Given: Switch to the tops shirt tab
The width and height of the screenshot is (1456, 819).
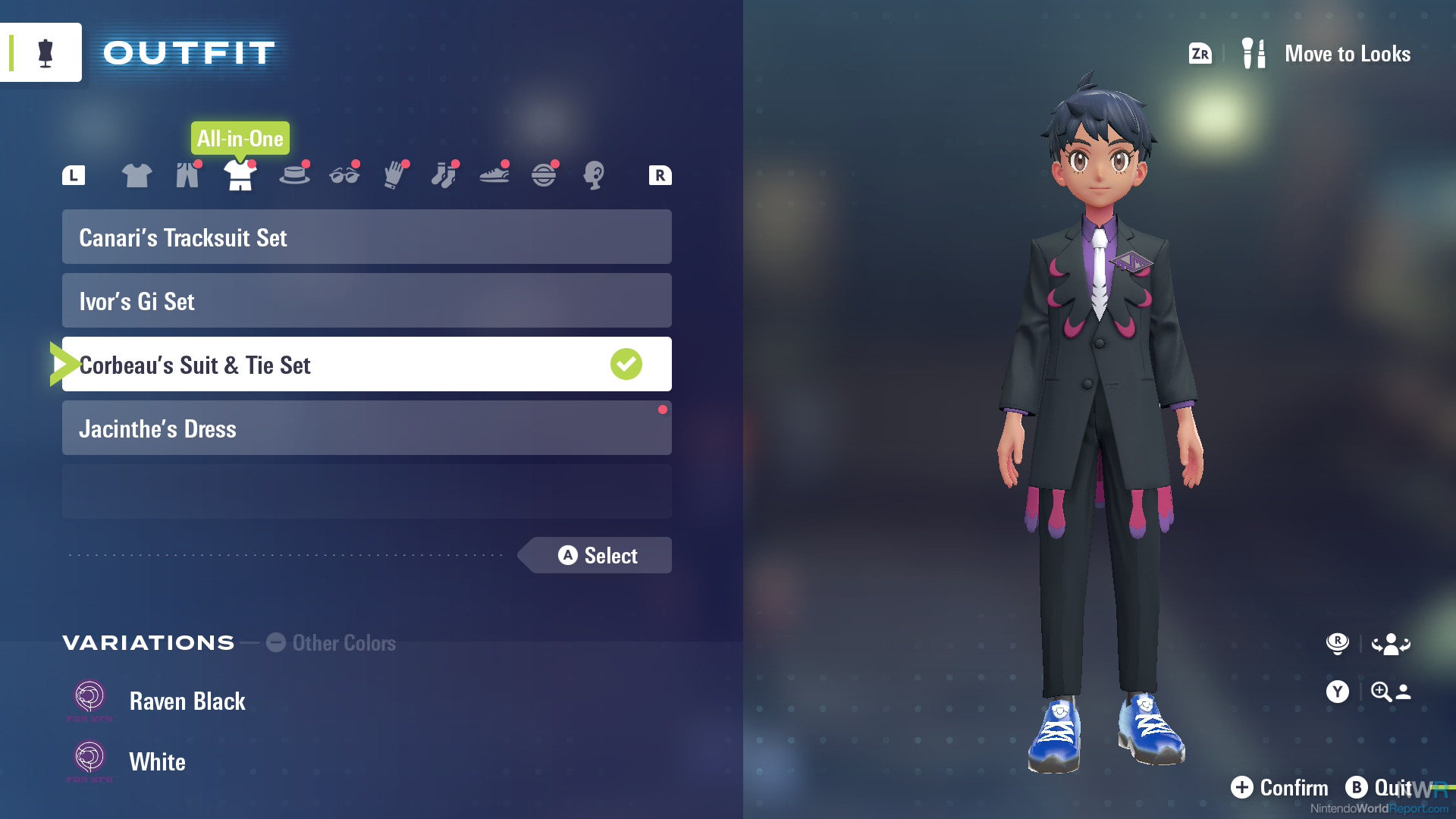Looking at the screenshot, I should 136,175.
